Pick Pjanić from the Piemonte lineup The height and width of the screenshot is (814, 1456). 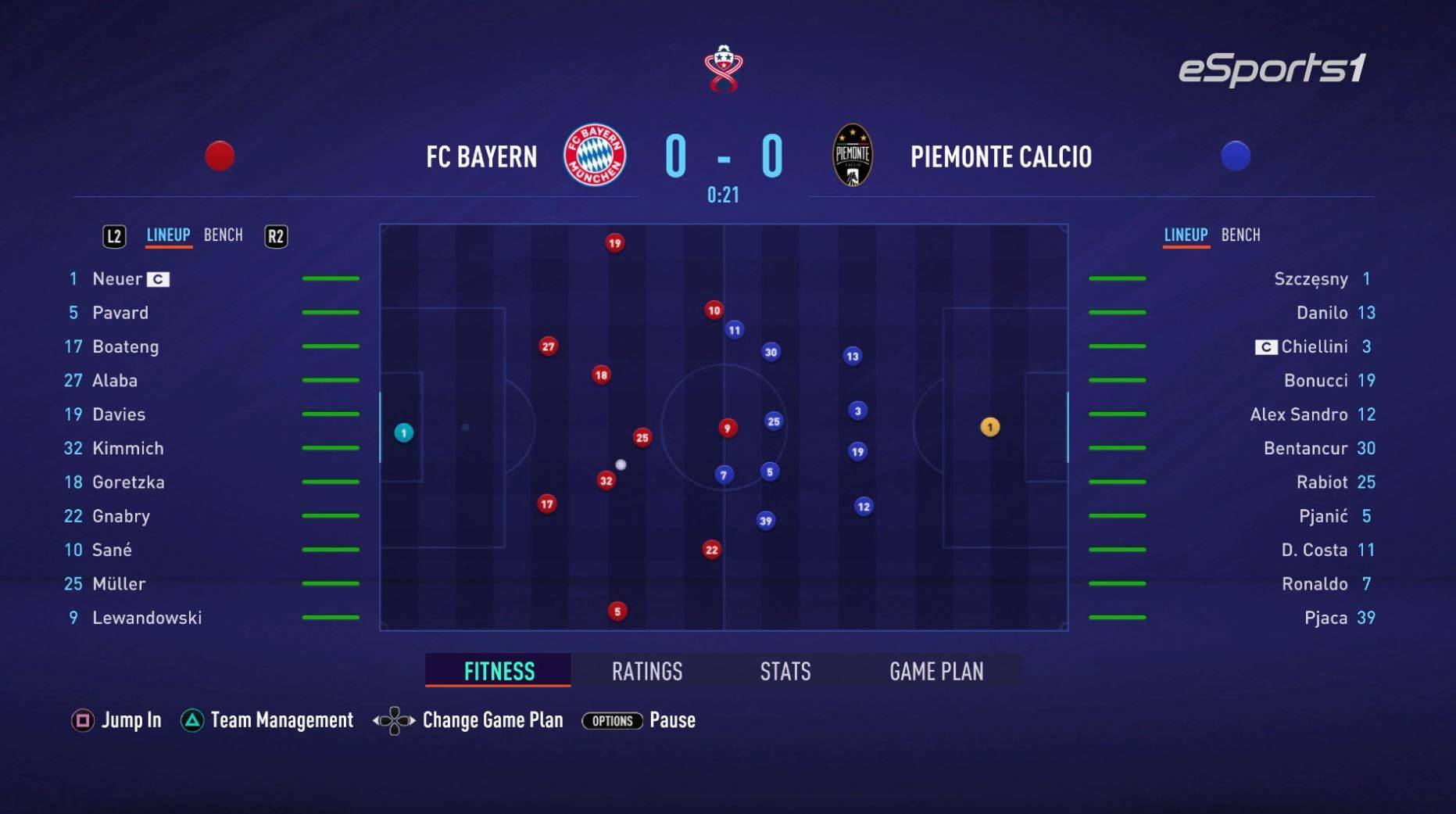pos(1322,516)
